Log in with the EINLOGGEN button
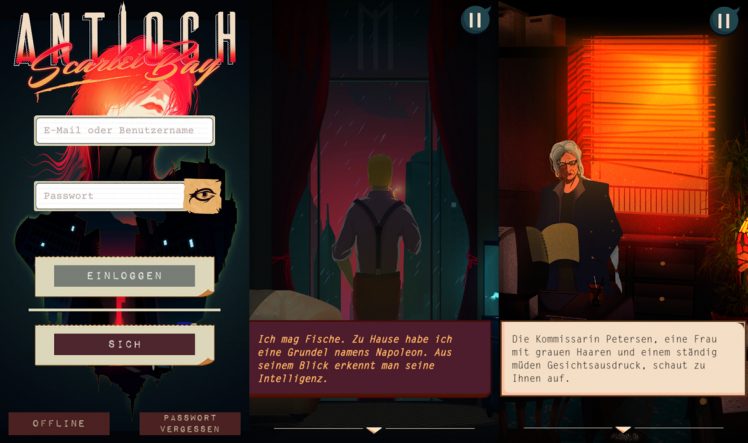Viewport: 748px width, 443px height. (x=125, y=276)
